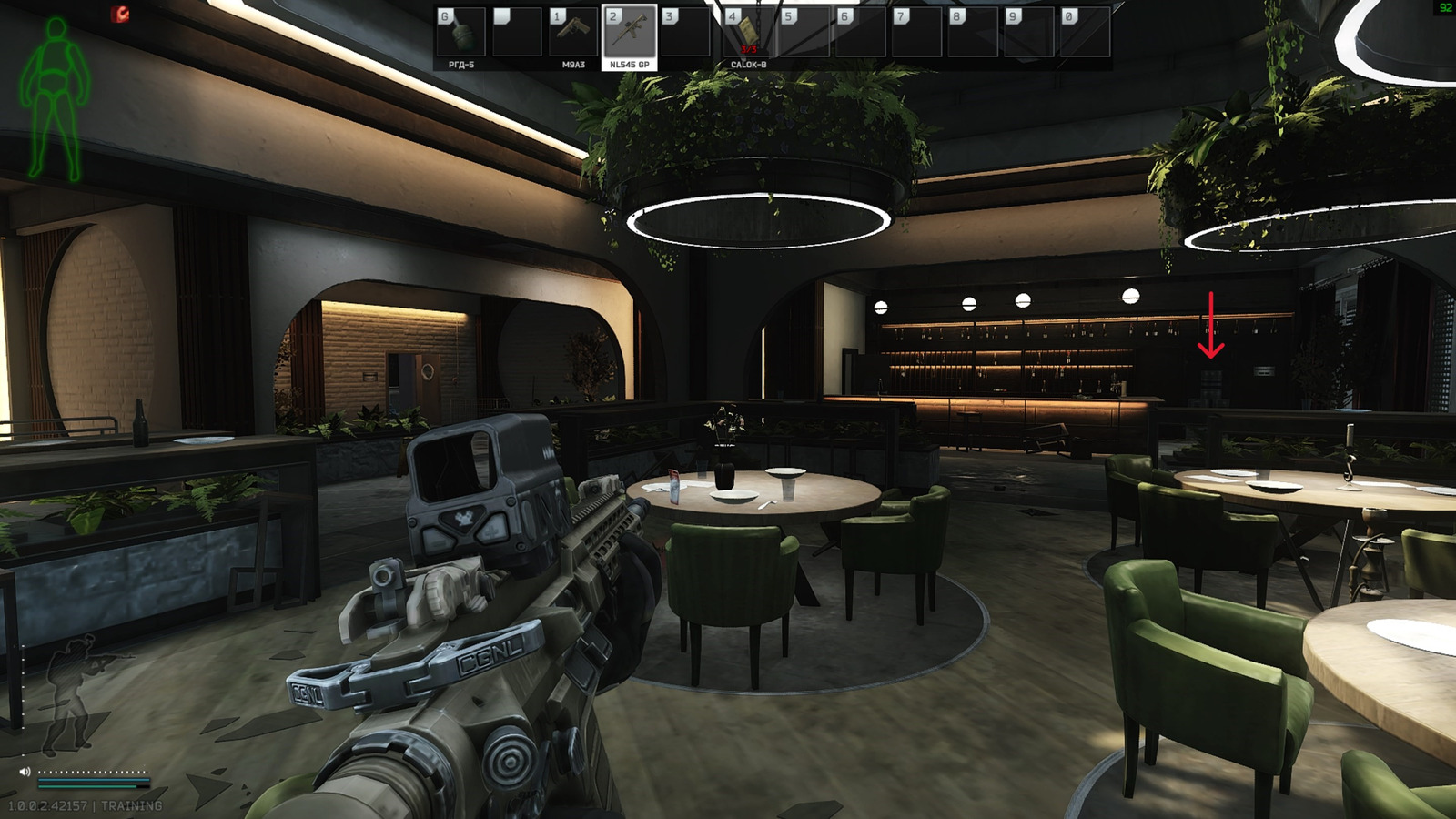Screen dimensions: 1456x819
Task: Click the volume speaker icon
Action: [25, 772]
